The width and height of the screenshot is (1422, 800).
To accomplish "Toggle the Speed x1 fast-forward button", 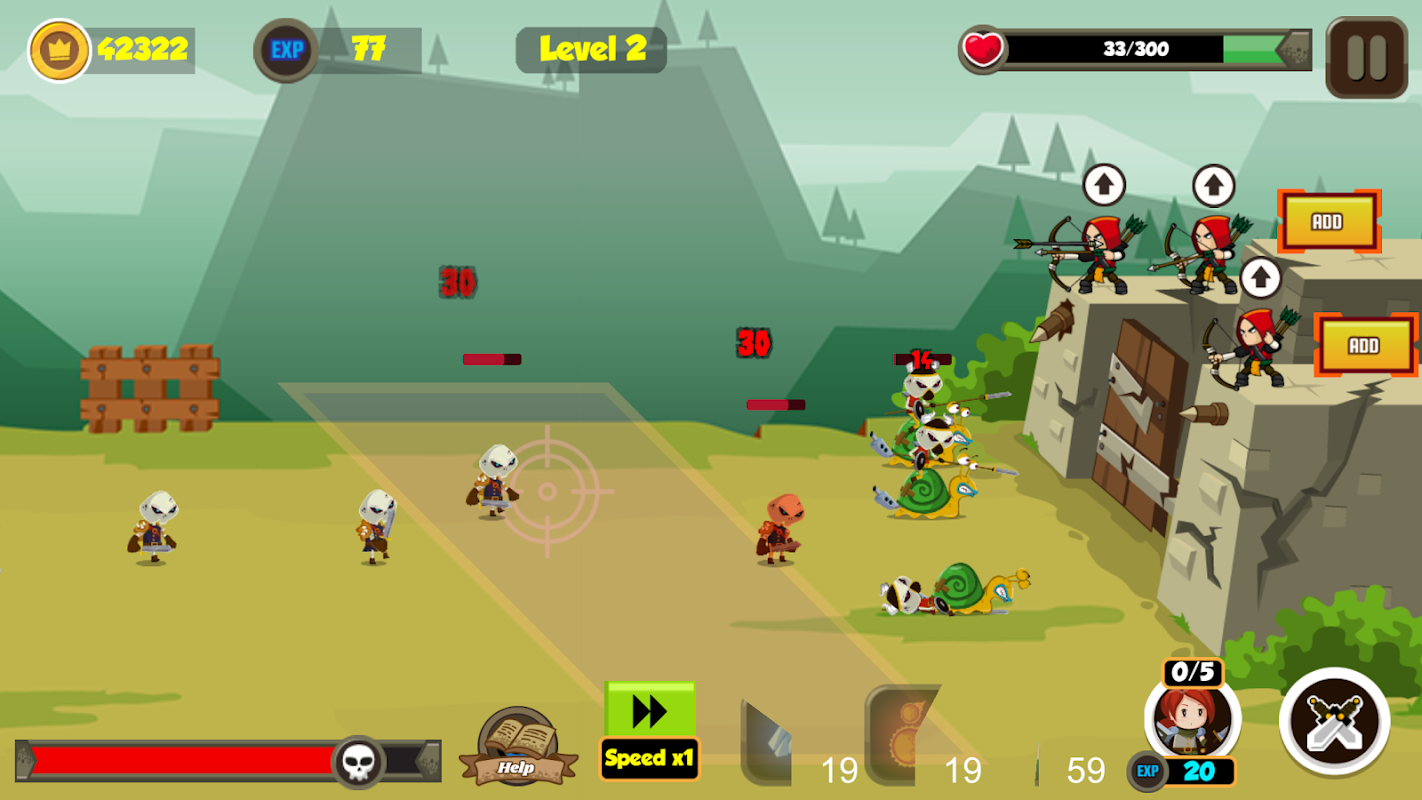I will (x=650, y=730).
